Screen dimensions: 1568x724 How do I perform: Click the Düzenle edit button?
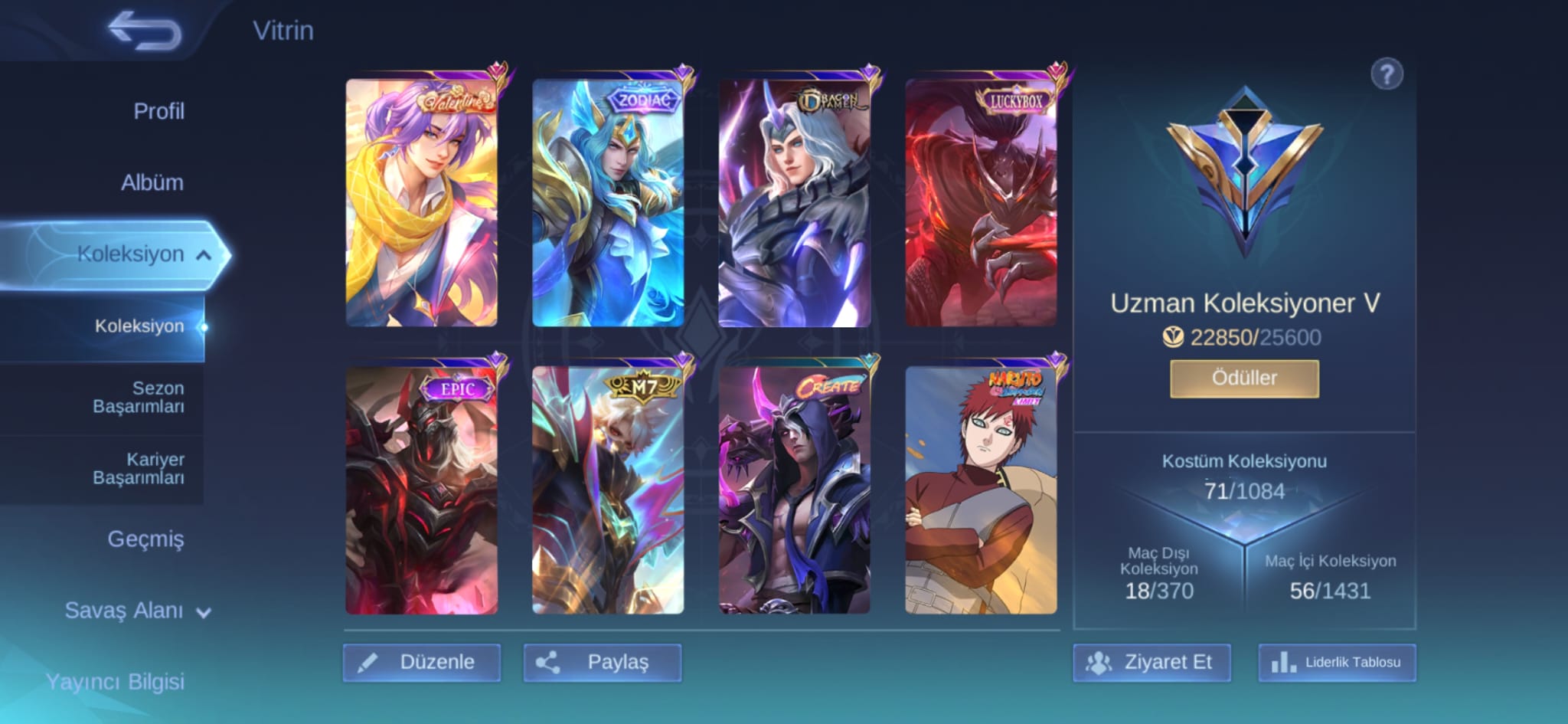422,662
